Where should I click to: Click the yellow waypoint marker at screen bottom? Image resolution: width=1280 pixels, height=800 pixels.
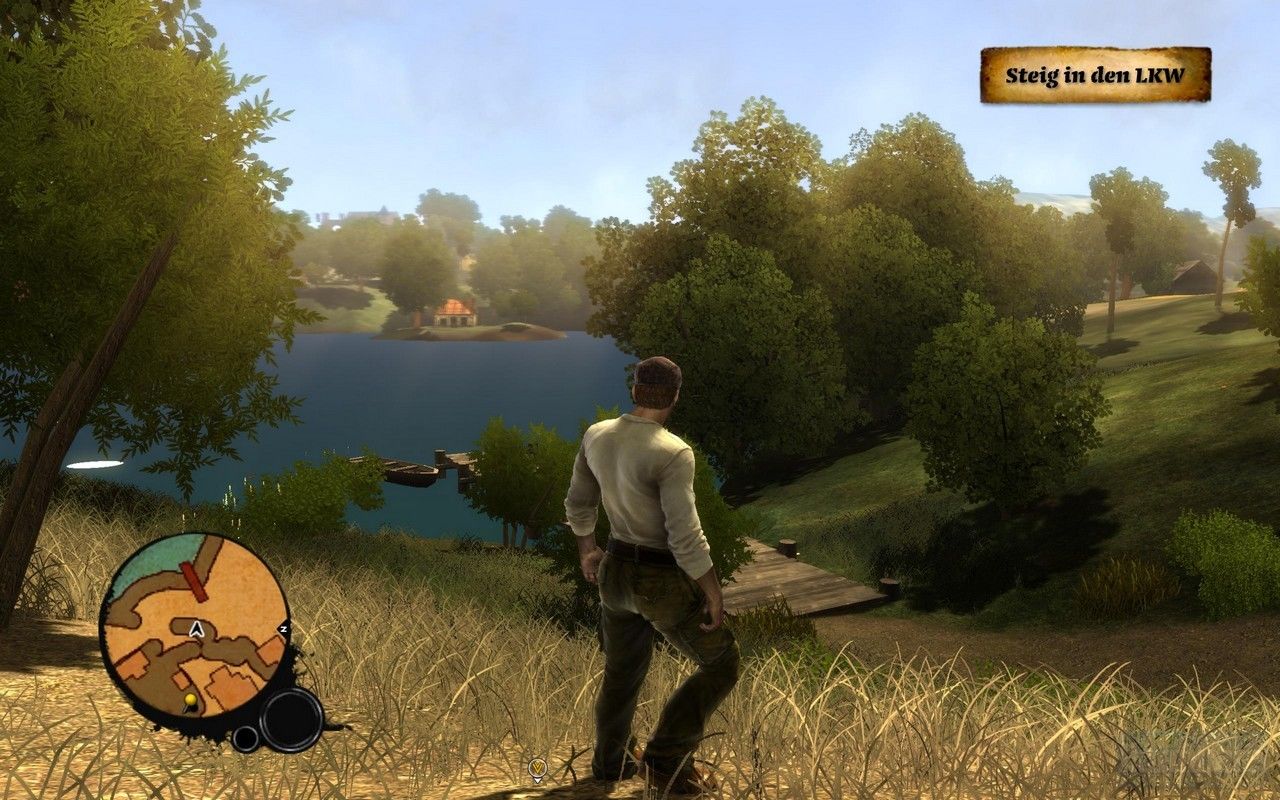tap(538, 768)
